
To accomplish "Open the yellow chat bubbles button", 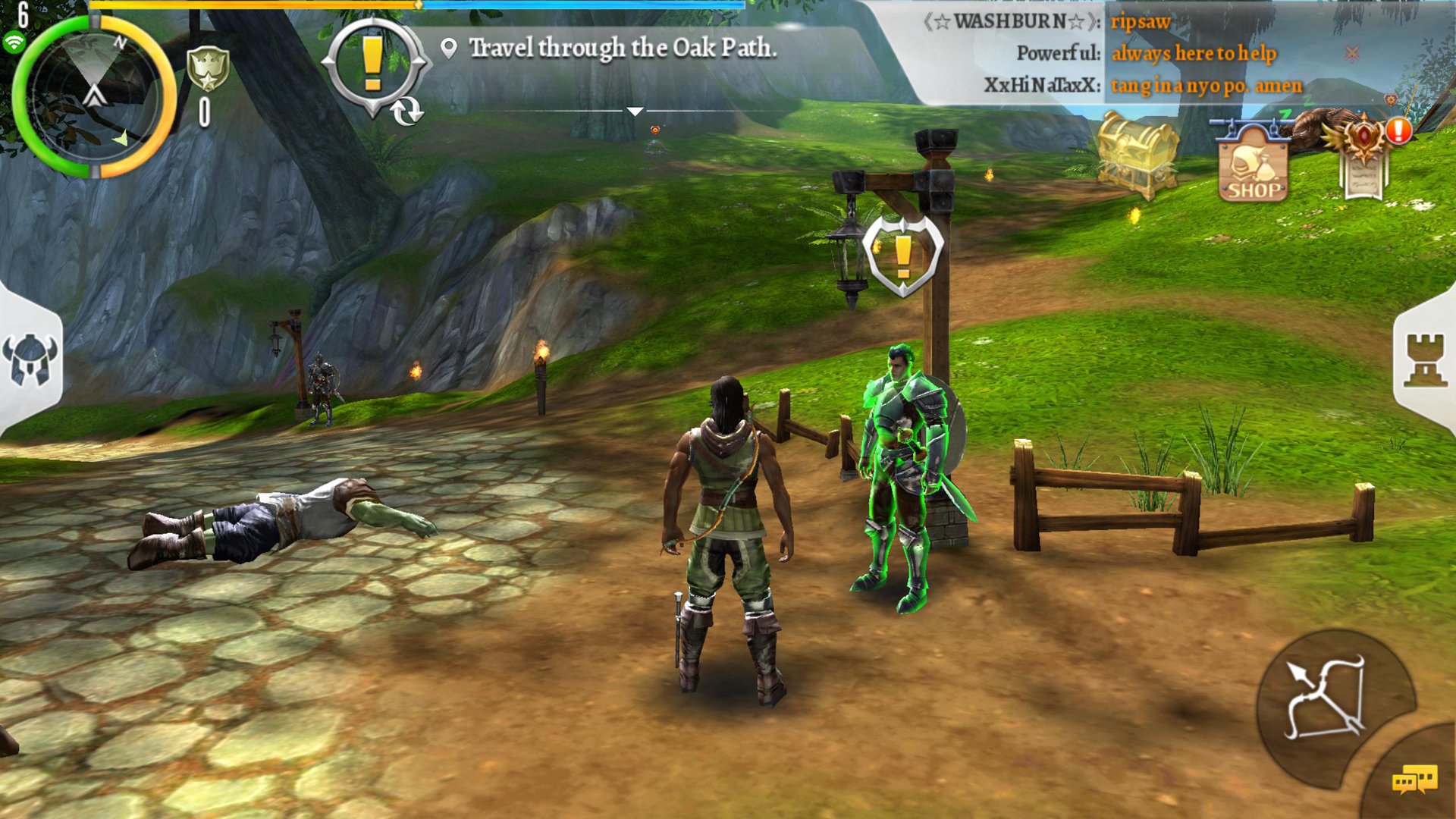I will point(1414,780).
